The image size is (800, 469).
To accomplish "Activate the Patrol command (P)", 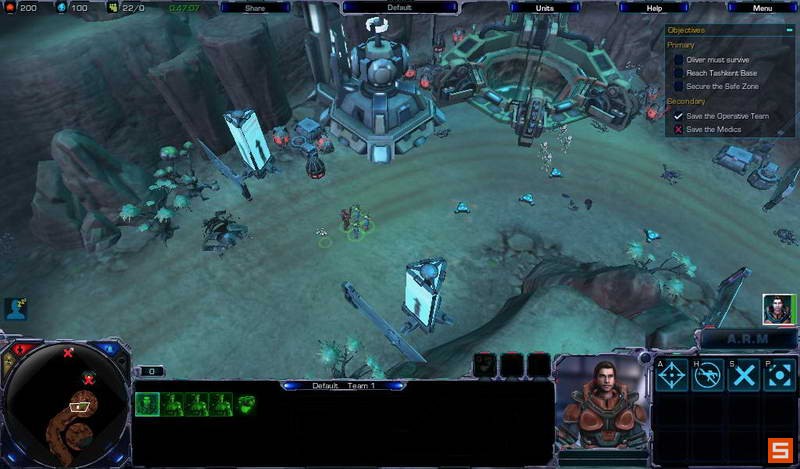I will coord(778,375).
